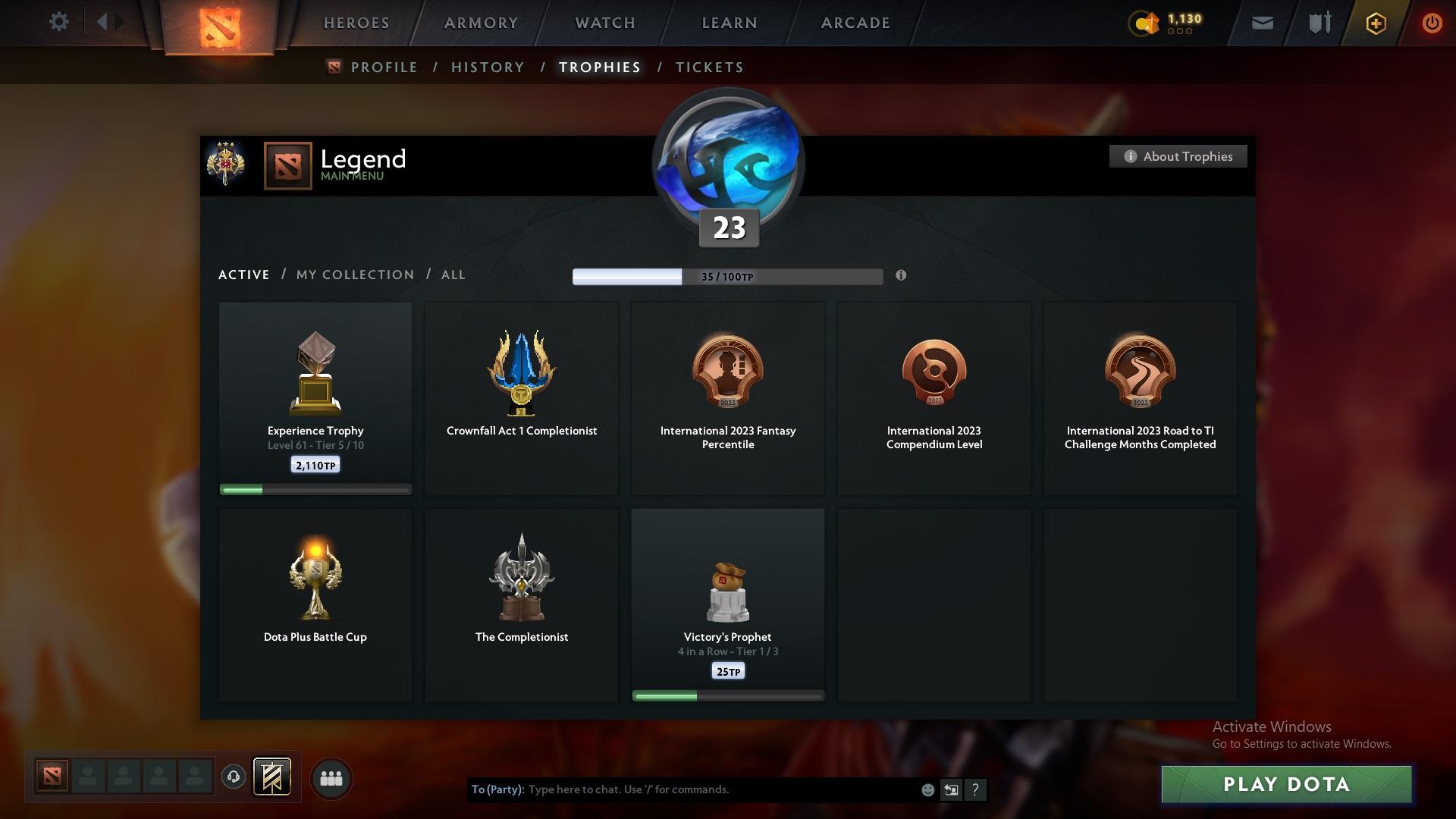
Task: Click the 35/100TP progress bar
Action: pos(728,276)
